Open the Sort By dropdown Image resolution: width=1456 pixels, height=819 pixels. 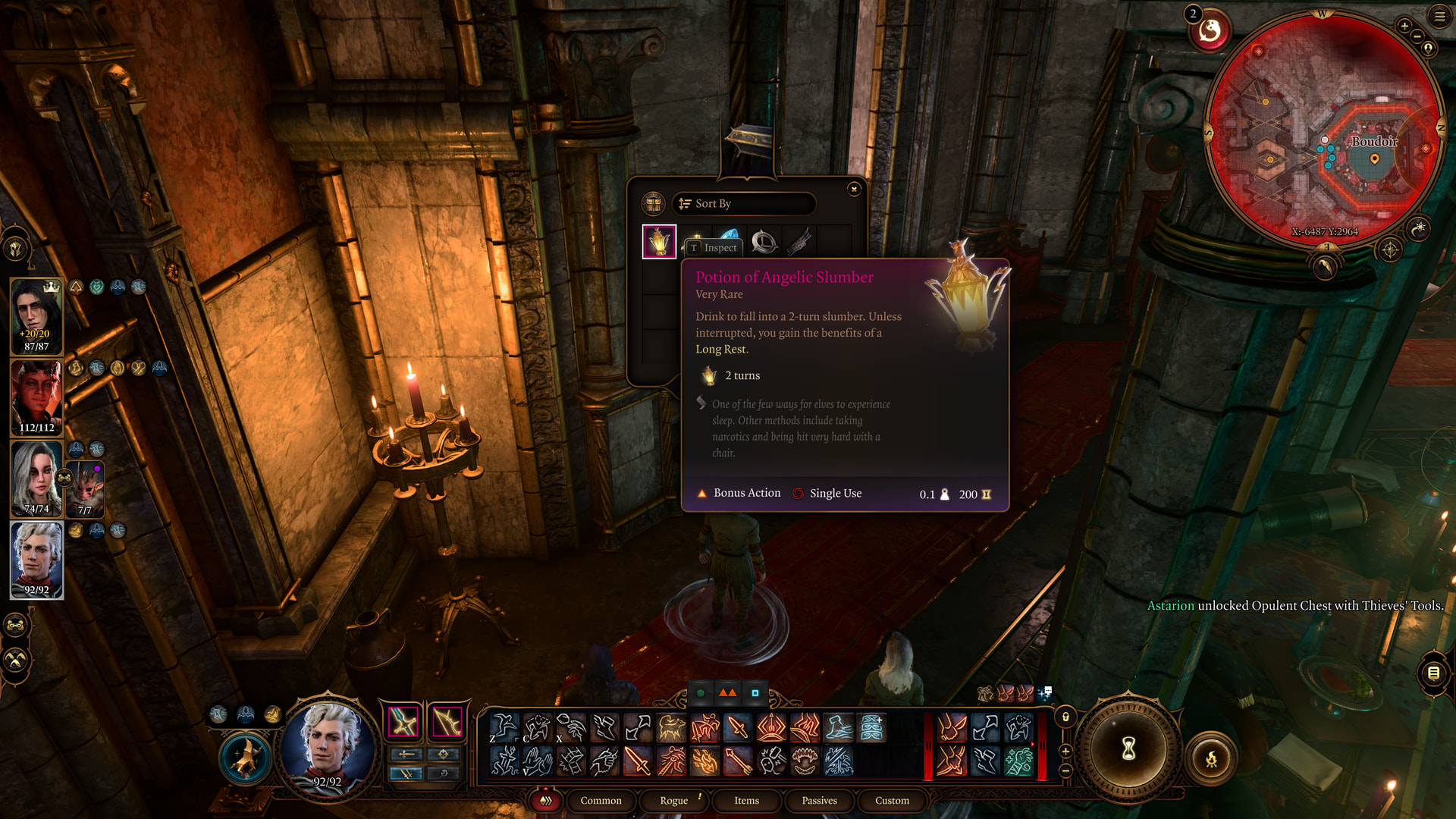point(743,203)
